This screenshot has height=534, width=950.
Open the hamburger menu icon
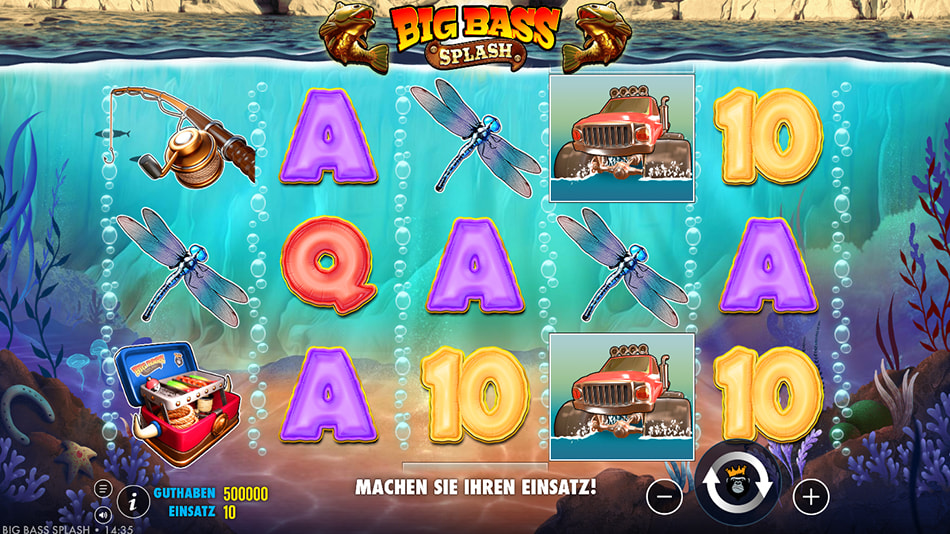(104, 488)
